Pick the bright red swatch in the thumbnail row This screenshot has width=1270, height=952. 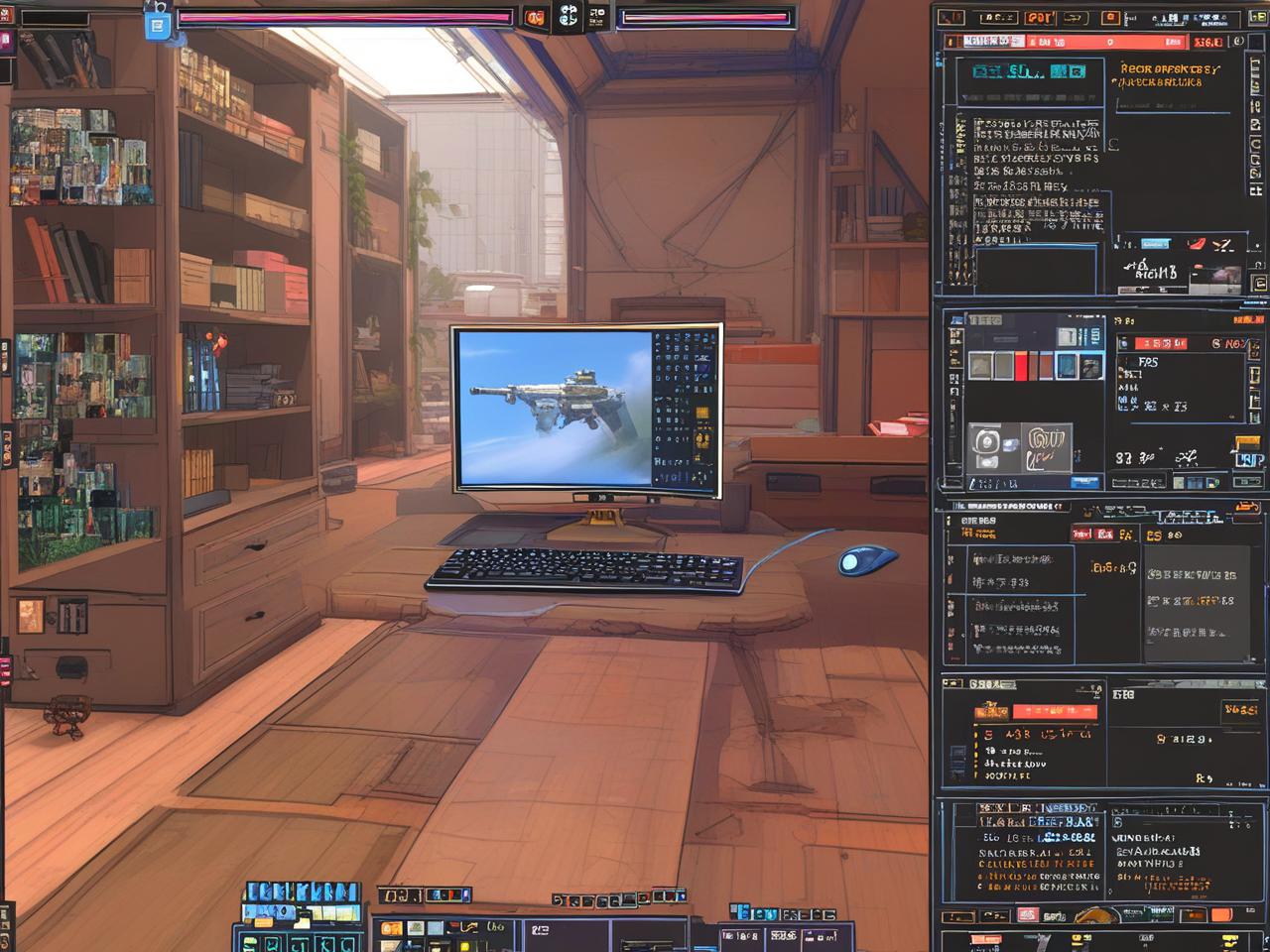tap(1022, 366)
